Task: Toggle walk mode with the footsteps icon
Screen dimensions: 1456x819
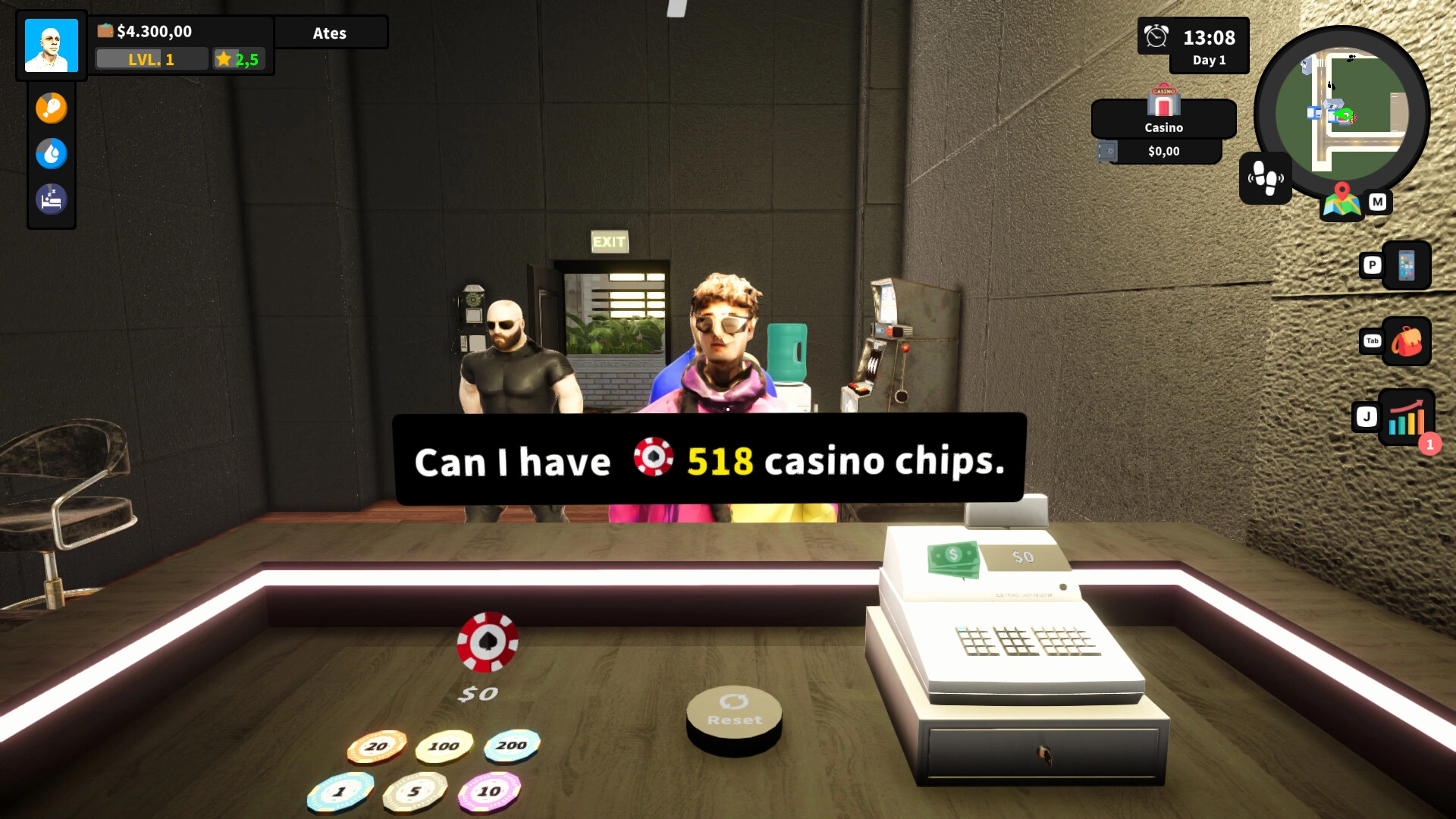Action: pyautogui.click(x=1265, y=179)
